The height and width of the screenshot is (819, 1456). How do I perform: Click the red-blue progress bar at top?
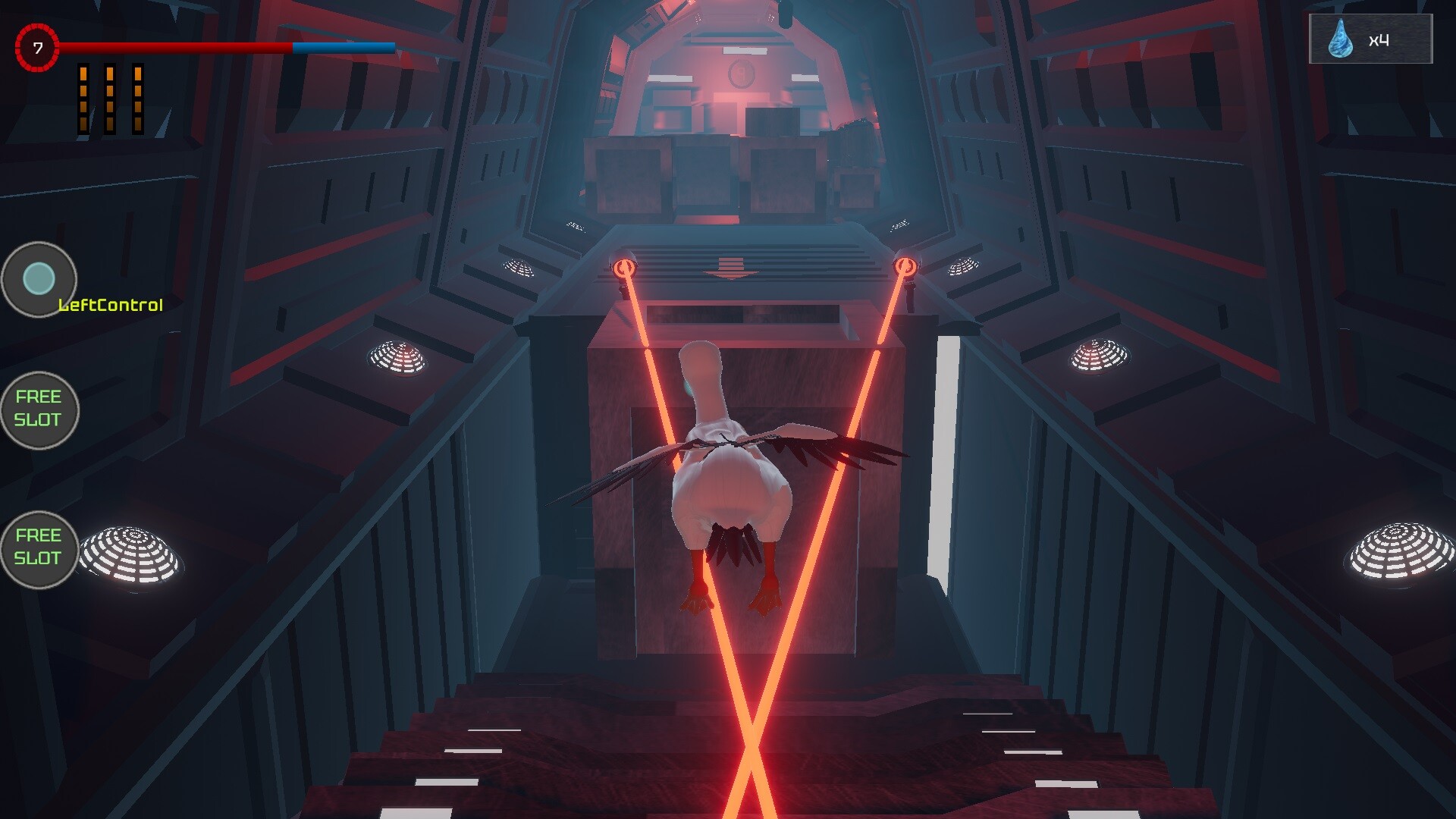point(227,47)
